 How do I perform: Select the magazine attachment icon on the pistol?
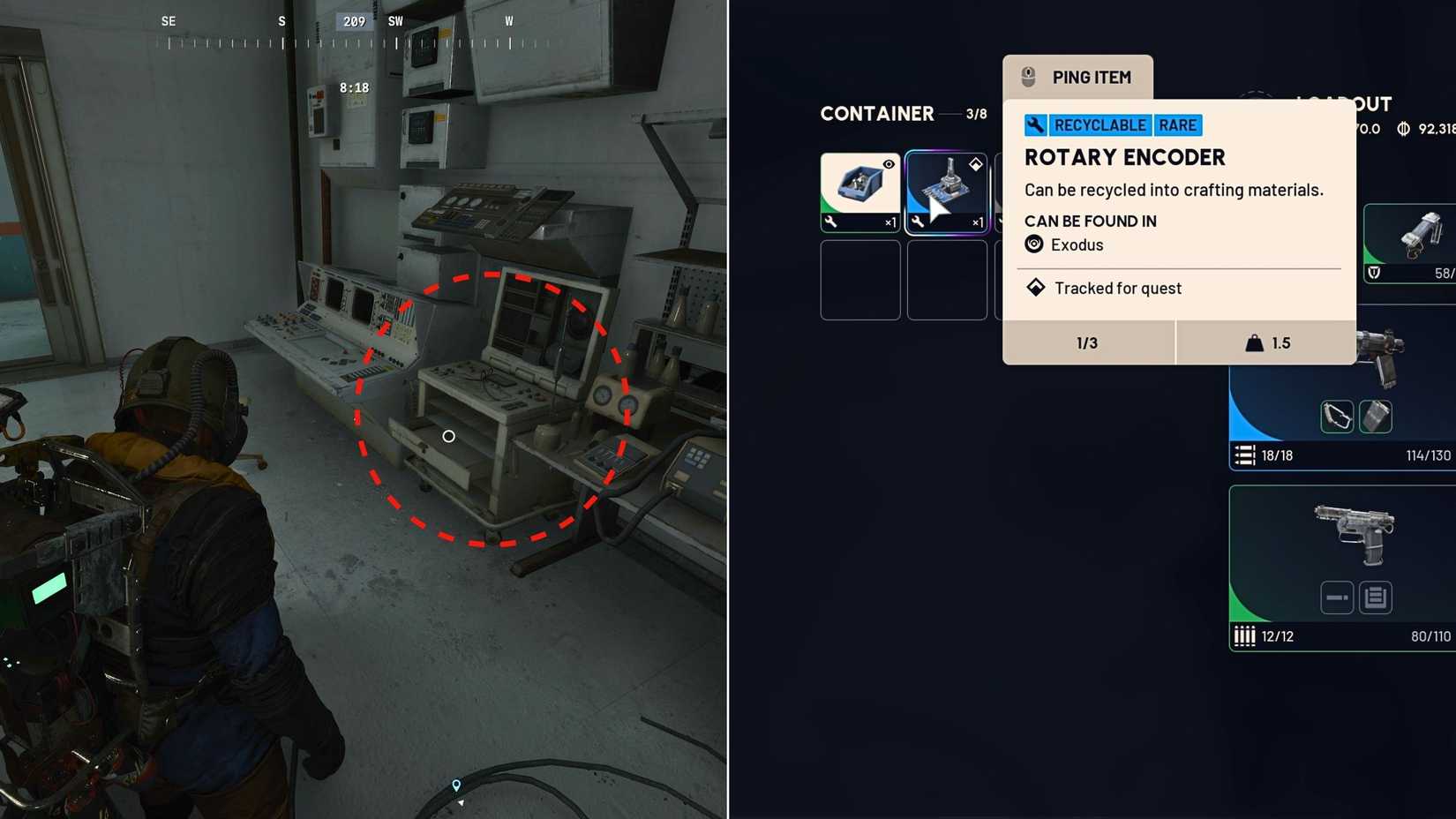(1377, 416)
